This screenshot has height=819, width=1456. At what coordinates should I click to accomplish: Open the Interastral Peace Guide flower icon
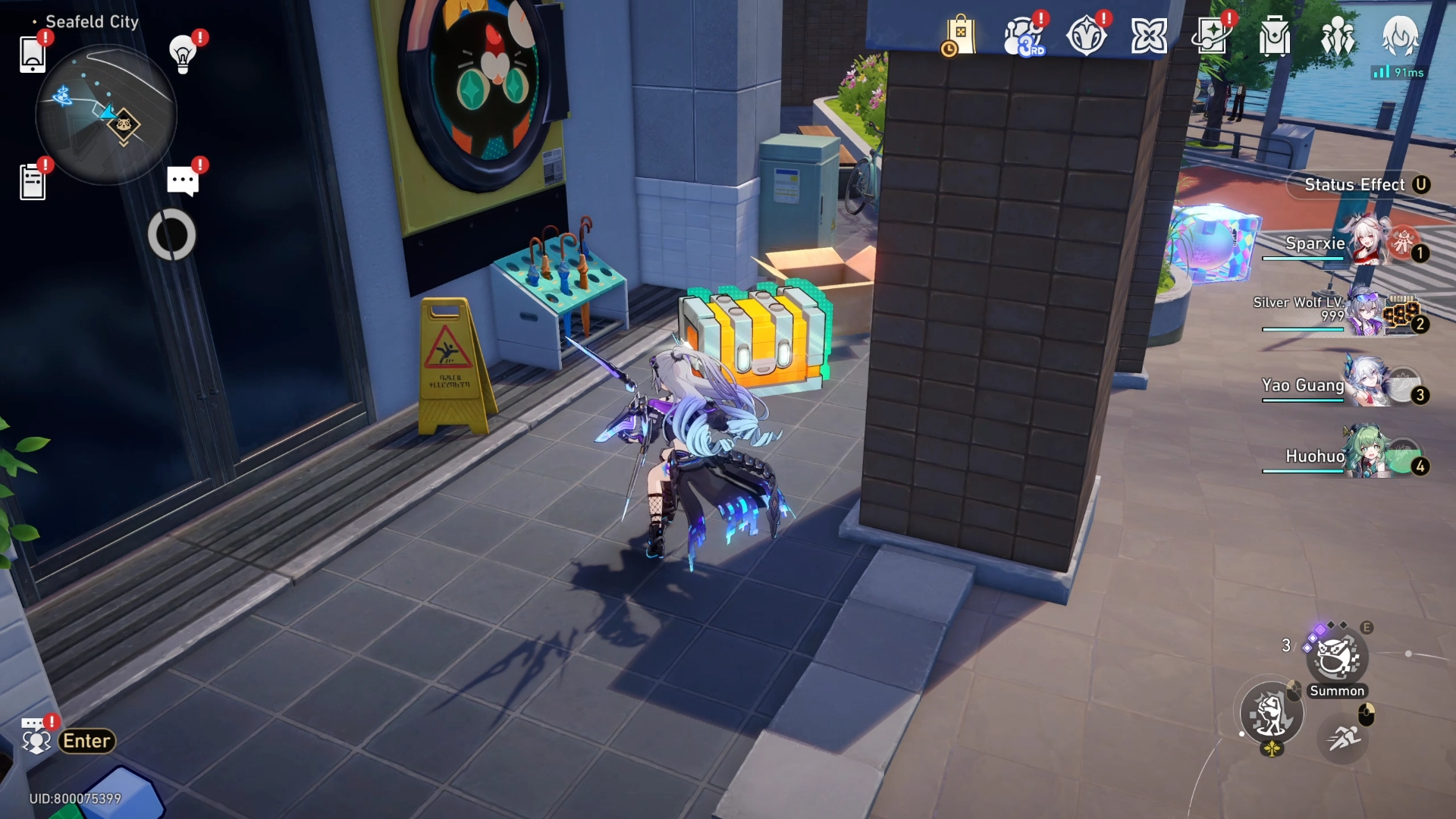coord(1150,33)
